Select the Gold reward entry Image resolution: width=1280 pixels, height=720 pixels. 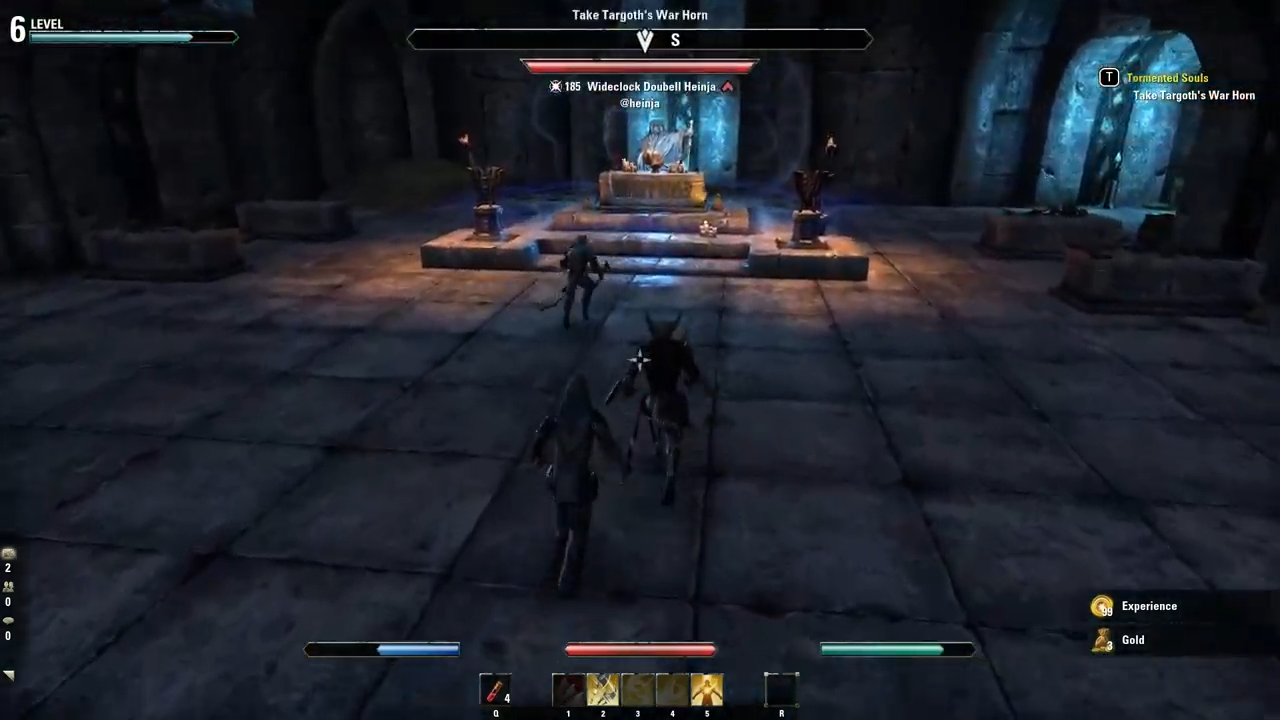click(x=1133, y=640)
